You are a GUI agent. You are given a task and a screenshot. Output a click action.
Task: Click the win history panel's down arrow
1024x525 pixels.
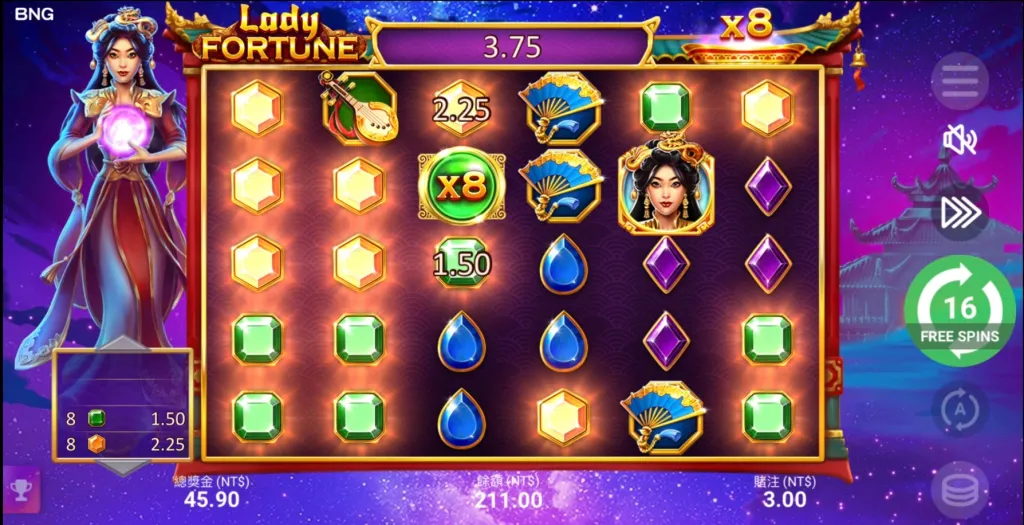point(122,467)
